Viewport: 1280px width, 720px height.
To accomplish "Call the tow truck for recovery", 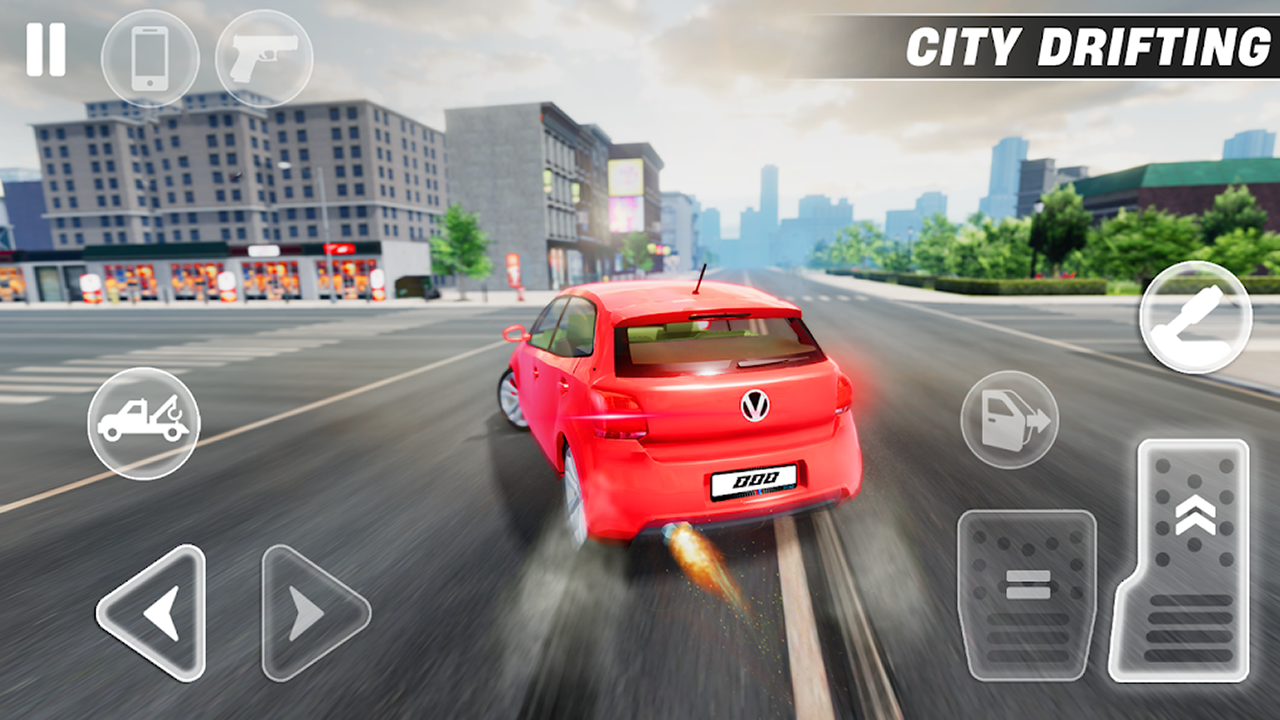I will pos(144,422).
